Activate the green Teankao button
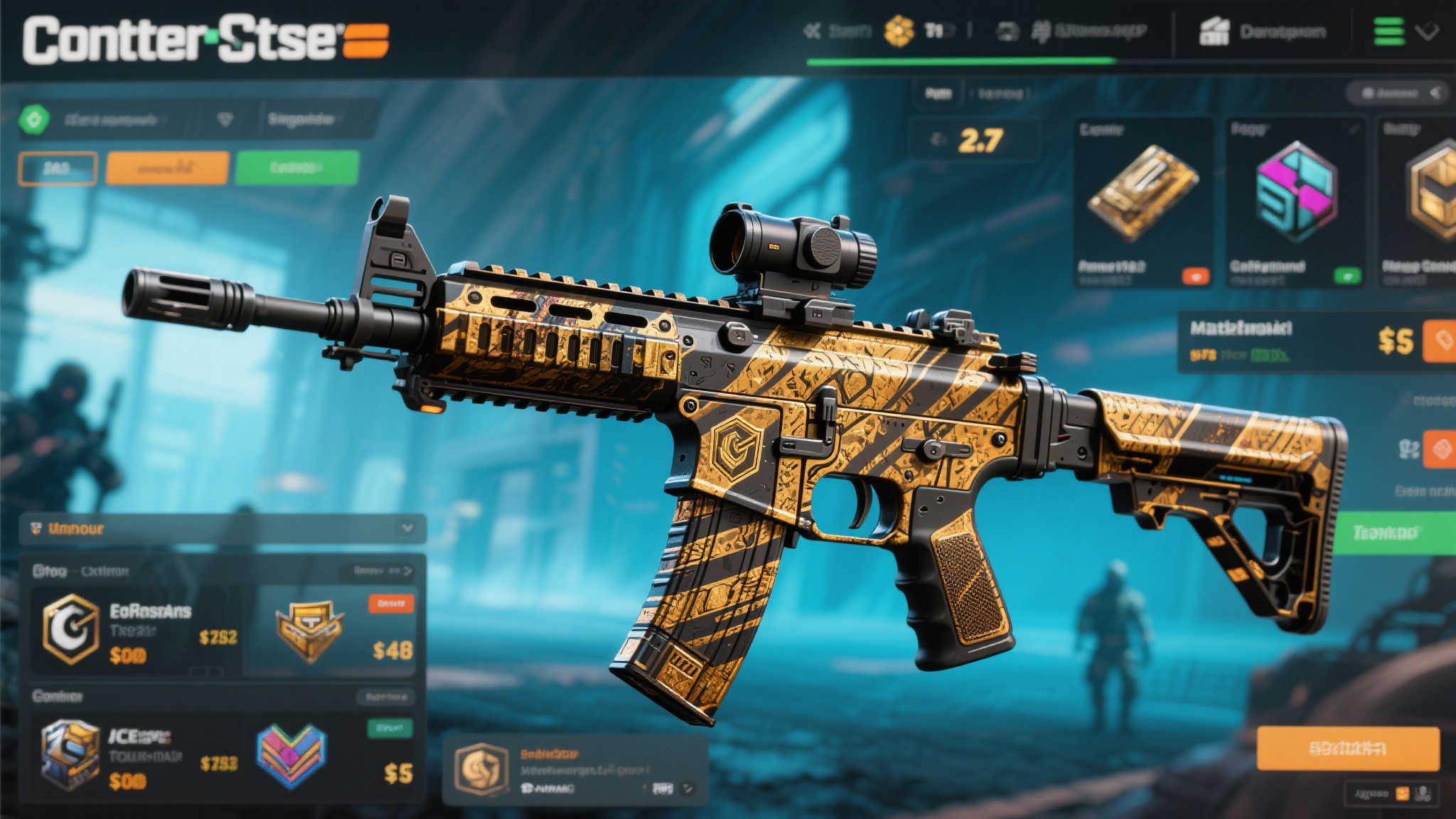Screen dimensions: 1456x819 click(x=1392, y=532)
